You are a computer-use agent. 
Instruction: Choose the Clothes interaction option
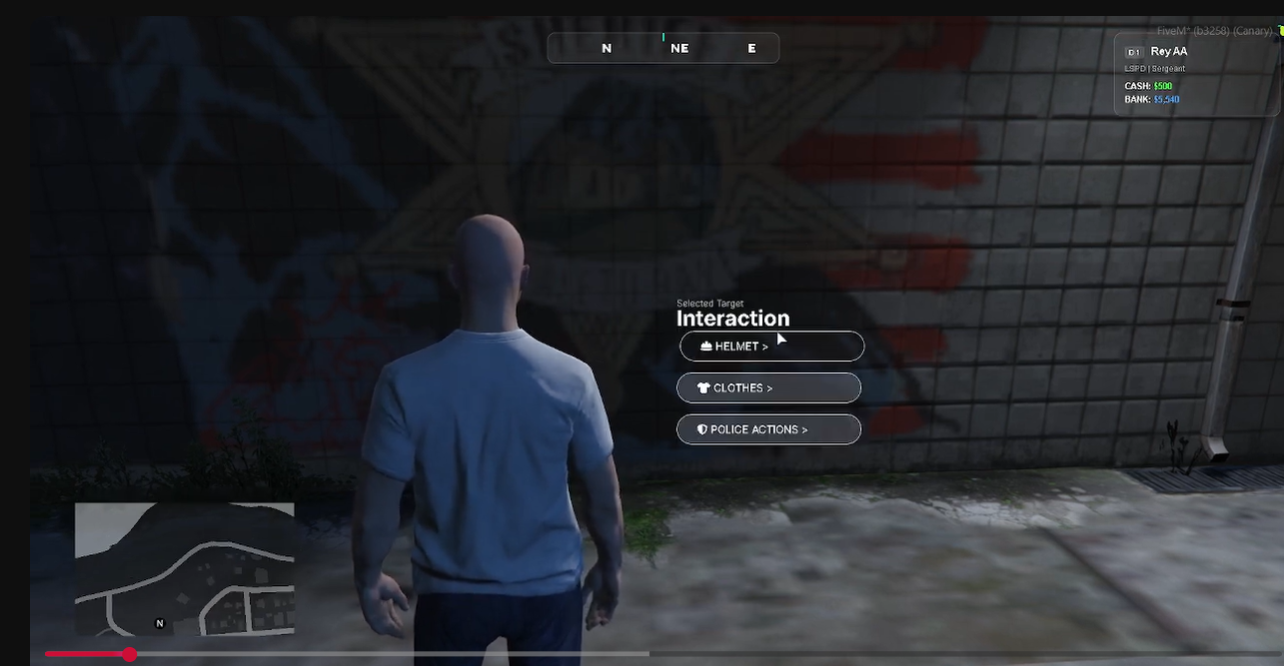[768, 388]
